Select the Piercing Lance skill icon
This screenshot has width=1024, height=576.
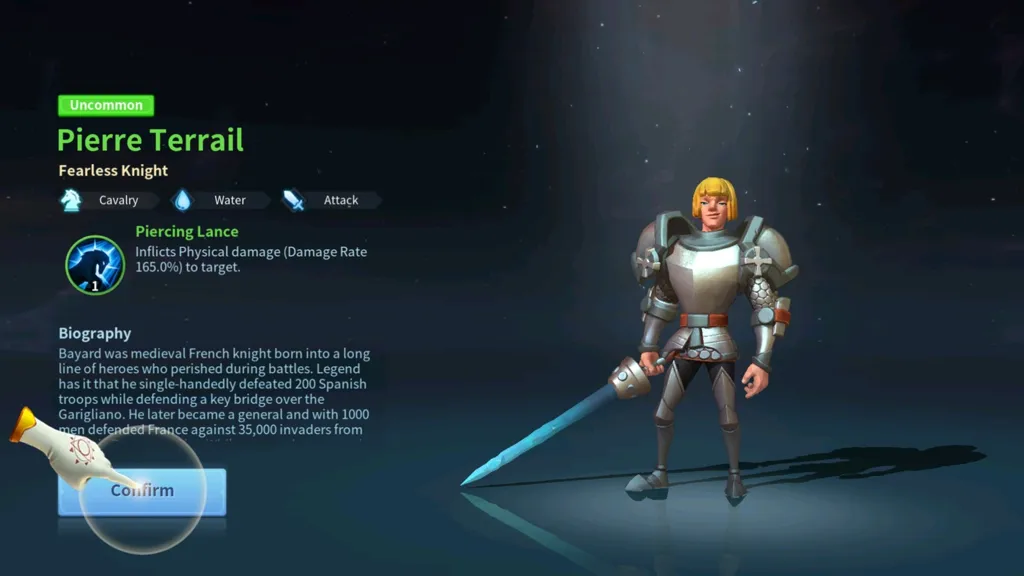coord(94,264)
